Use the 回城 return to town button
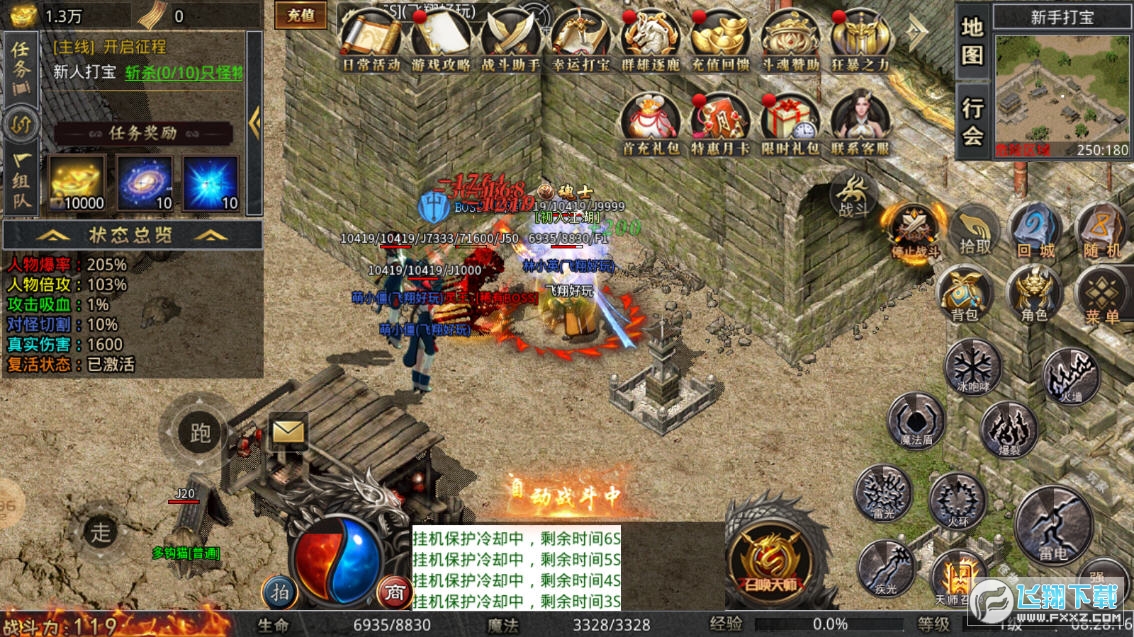 point(1034,232)
